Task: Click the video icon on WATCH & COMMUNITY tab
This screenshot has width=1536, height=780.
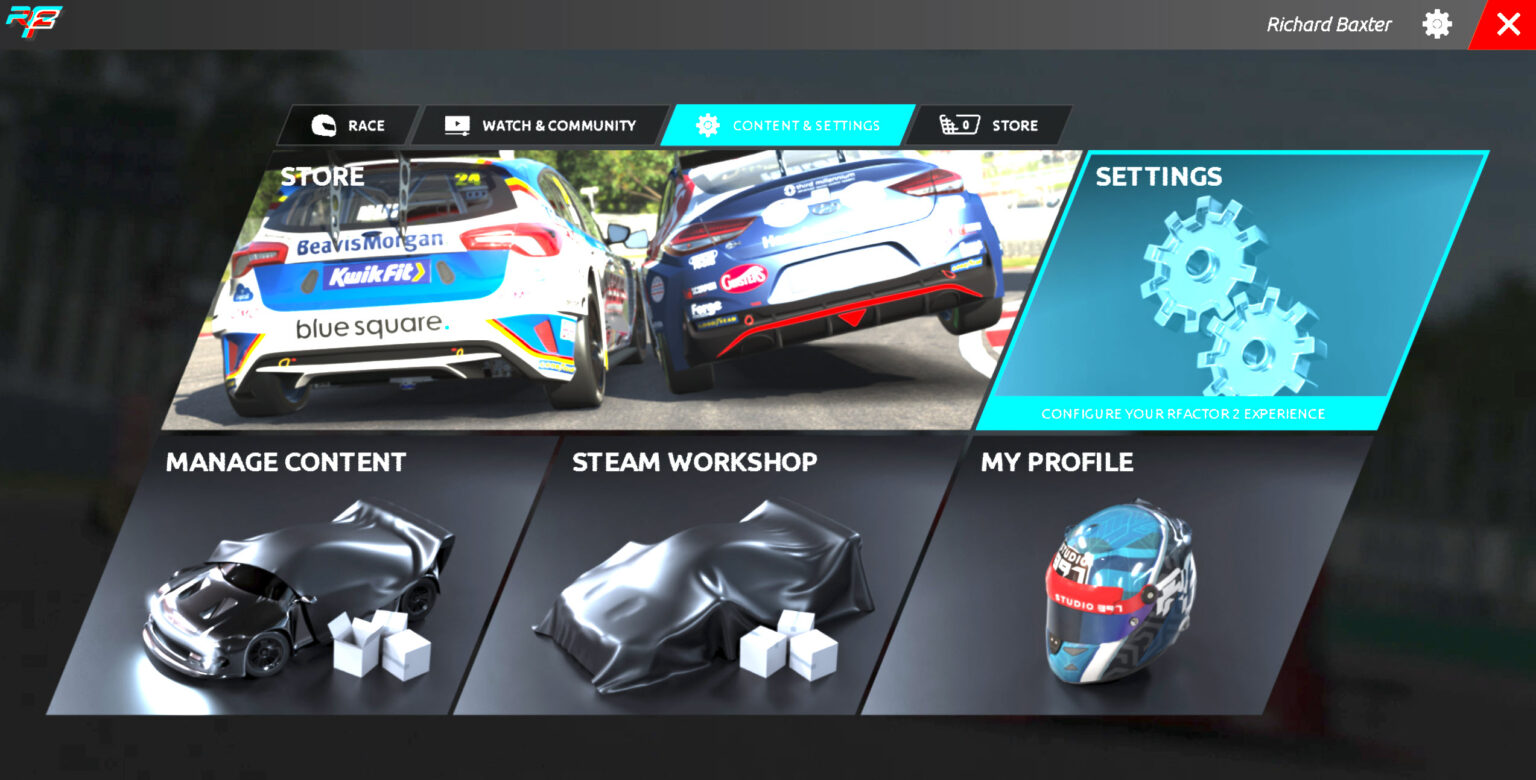Action: (455, 124)
